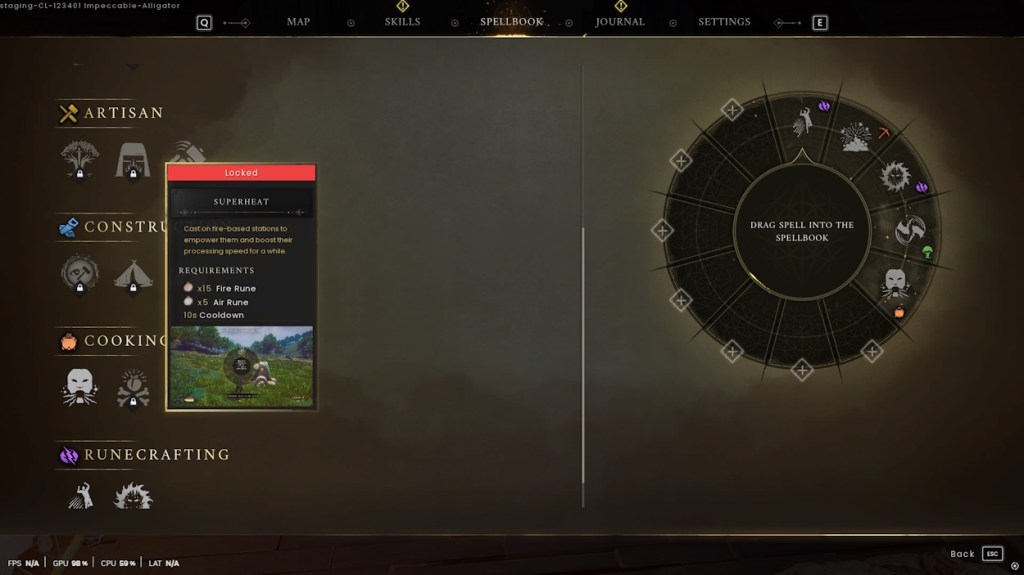The width and height of the screenshot is (1024, 575).
Task: Go to the Settings tab
Action: (724, 22)
